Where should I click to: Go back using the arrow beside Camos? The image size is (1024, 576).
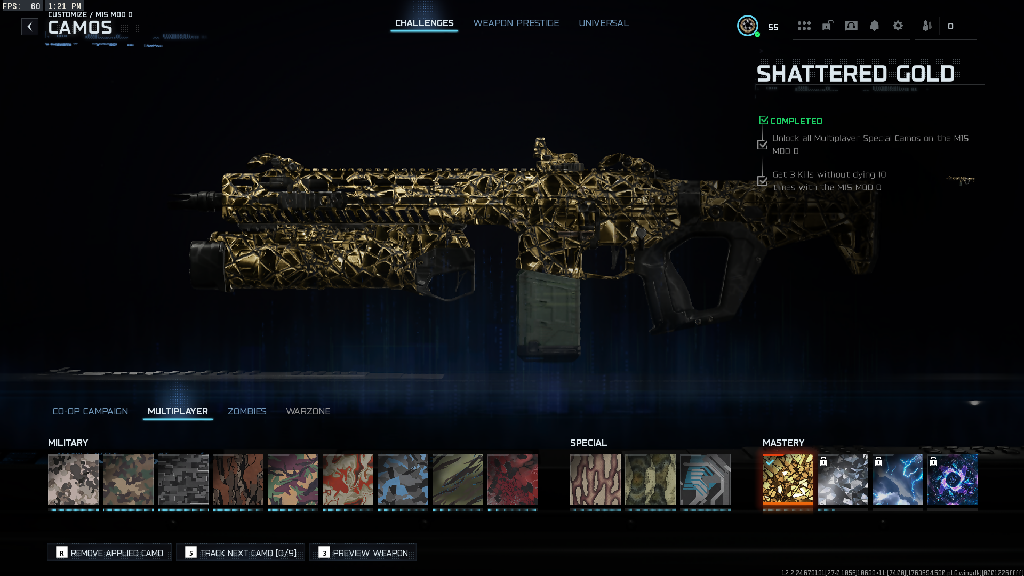[30, 27]
